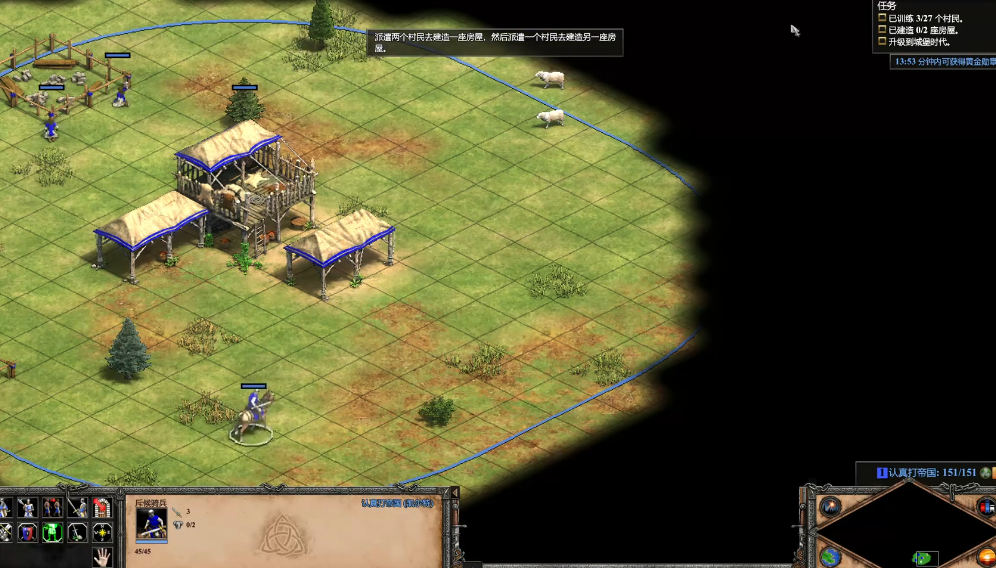The image size is (996, 568).
Task: Select the orange sunset minimap button
Action: click(x=985, y=557)
